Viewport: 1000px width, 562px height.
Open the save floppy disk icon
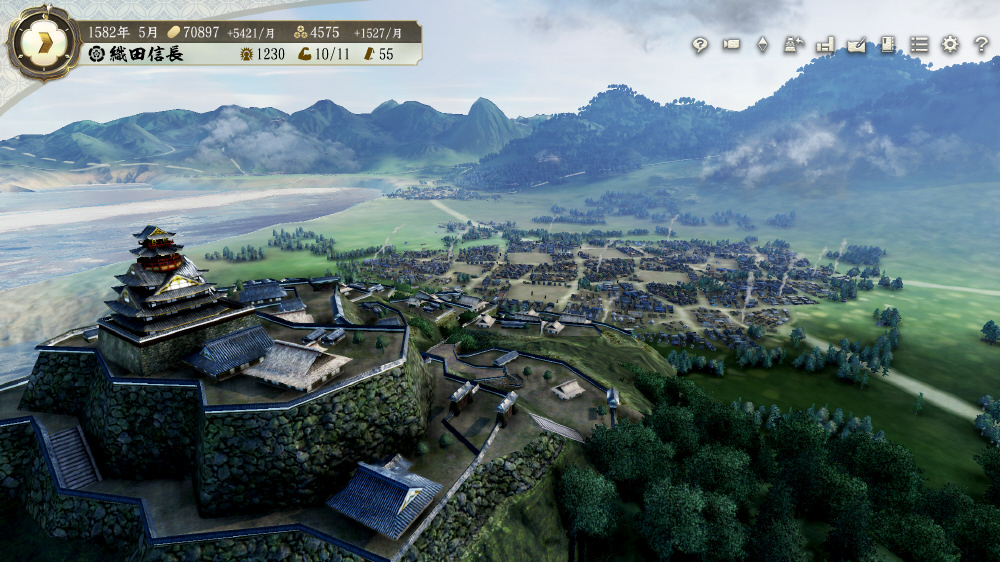(825, 45)
